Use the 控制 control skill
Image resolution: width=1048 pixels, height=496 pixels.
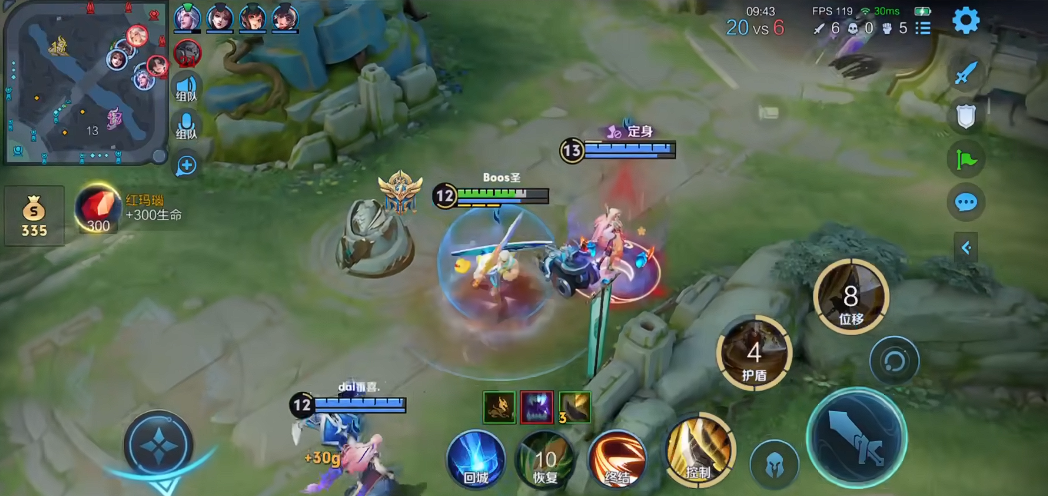(700, 447)
